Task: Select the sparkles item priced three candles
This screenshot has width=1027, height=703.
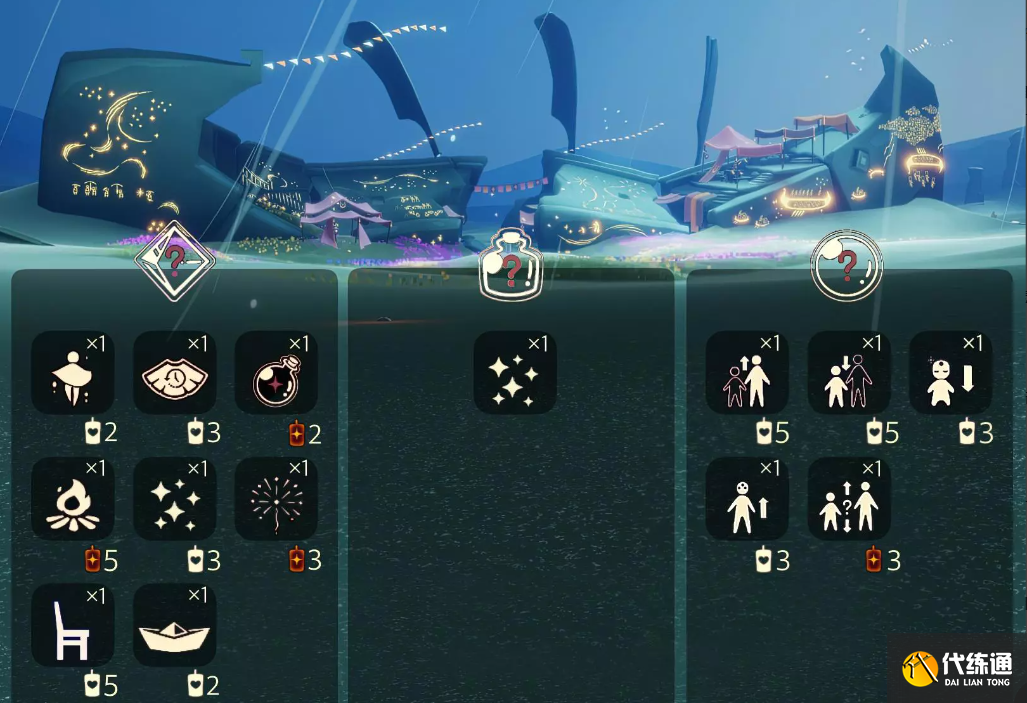Action: (174, 499)
